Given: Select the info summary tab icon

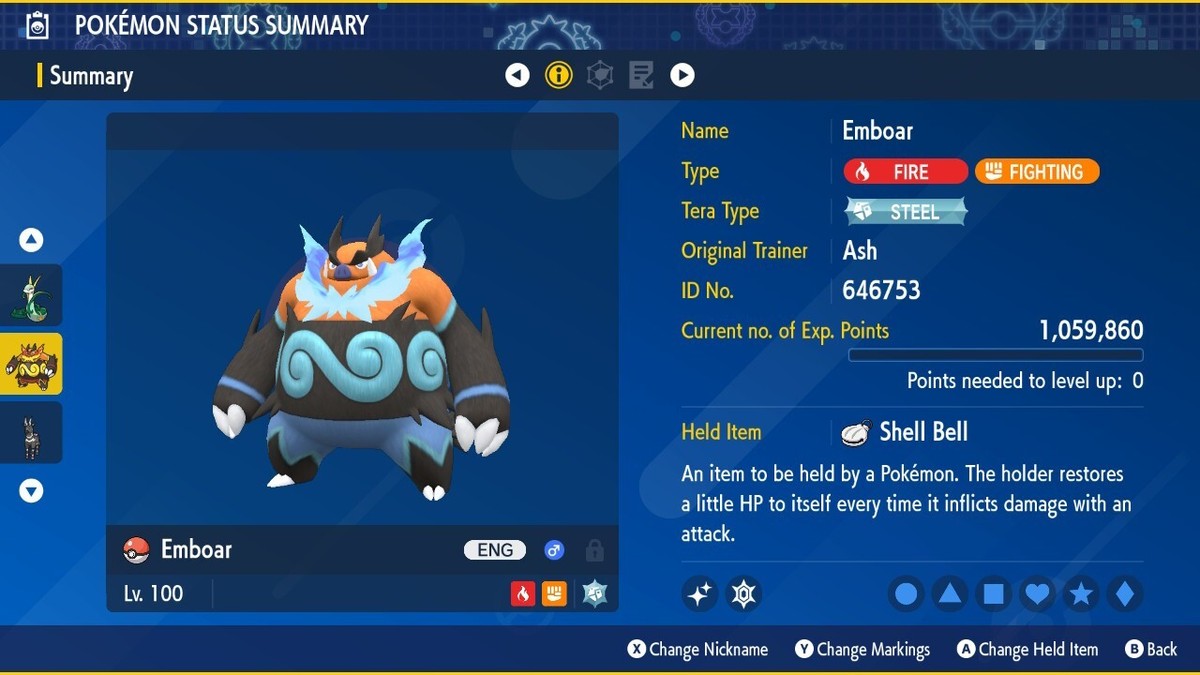Looking at the screenshot, I should pyautogui.click(x=559, y=75).
